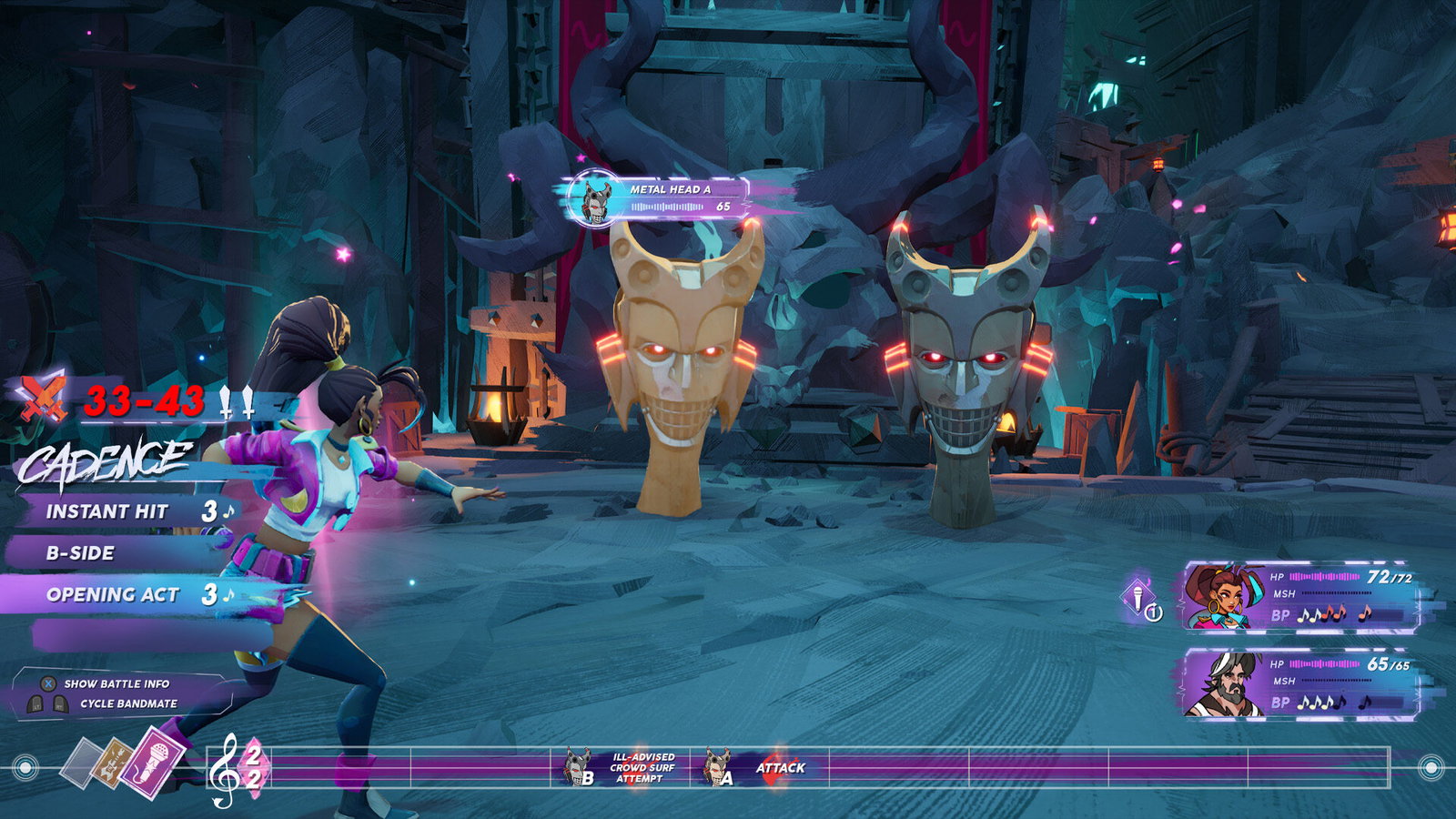Viewport: 1456px width, 819px height.
Task: Click the BP music notes in Cadence's panel
Action: pos(1330,616)
